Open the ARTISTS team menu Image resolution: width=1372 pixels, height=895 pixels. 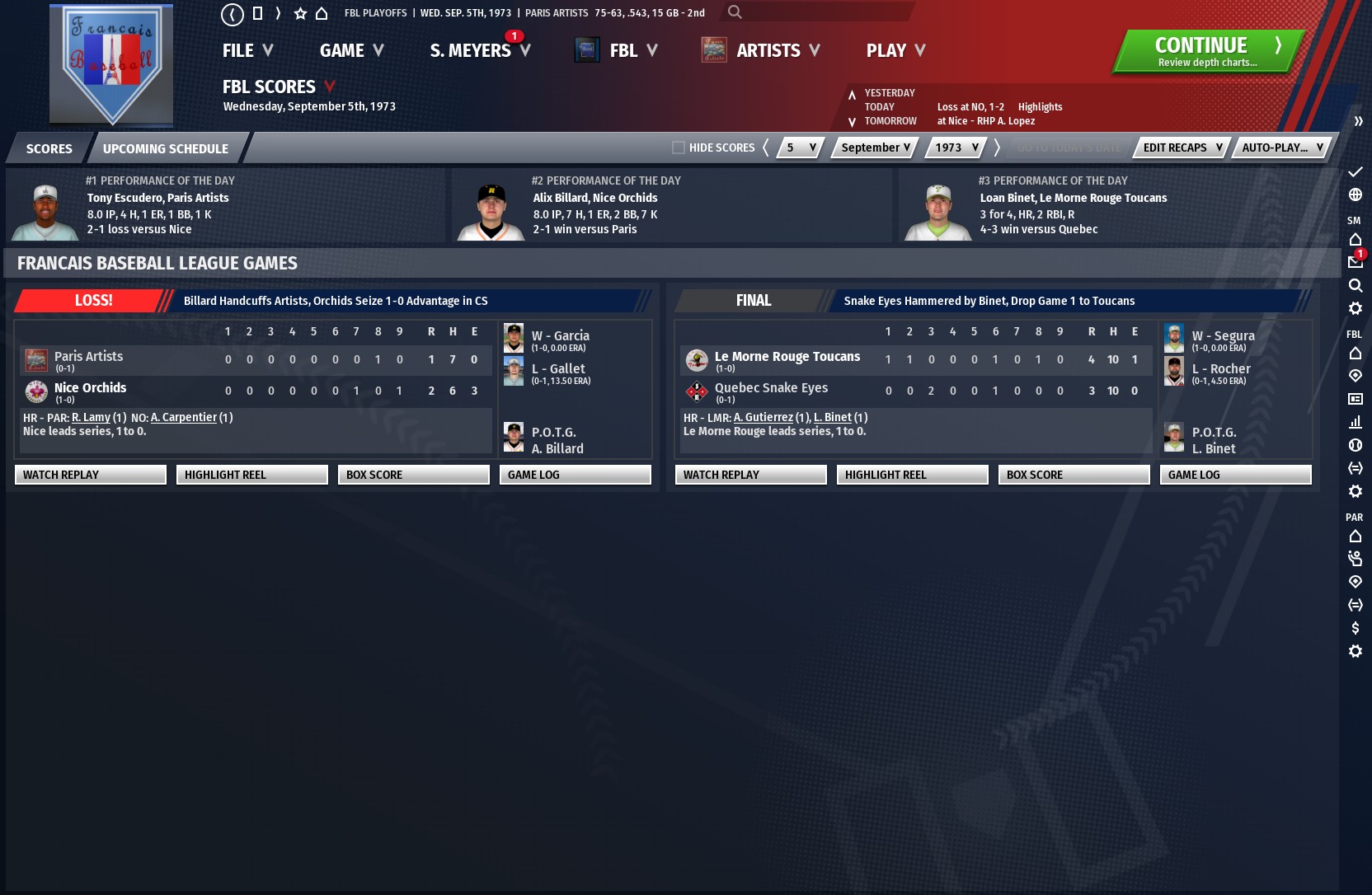(778, 51)
